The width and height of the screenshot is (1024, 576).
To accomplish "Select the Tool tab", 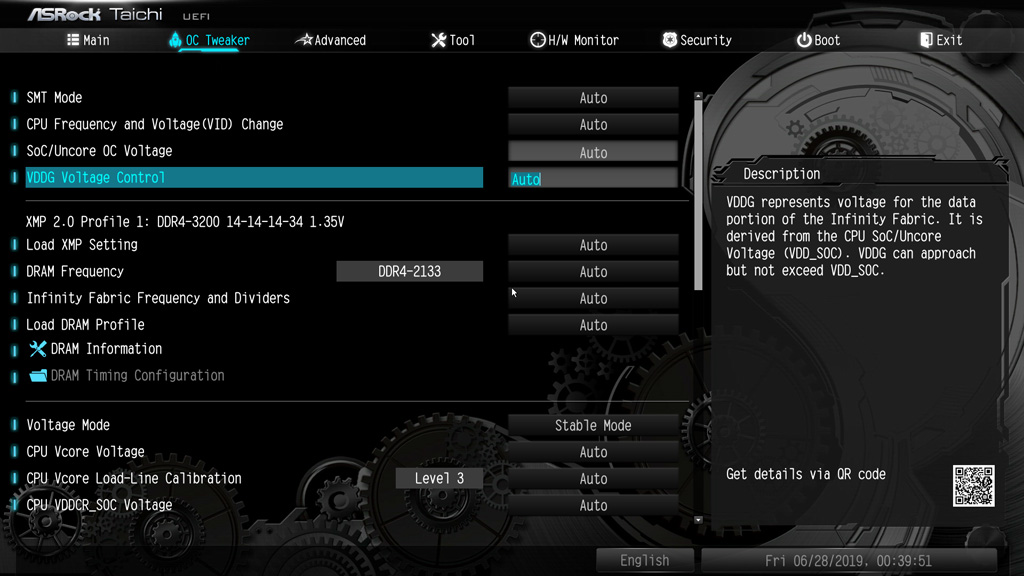I will click(x=453, y=40).
